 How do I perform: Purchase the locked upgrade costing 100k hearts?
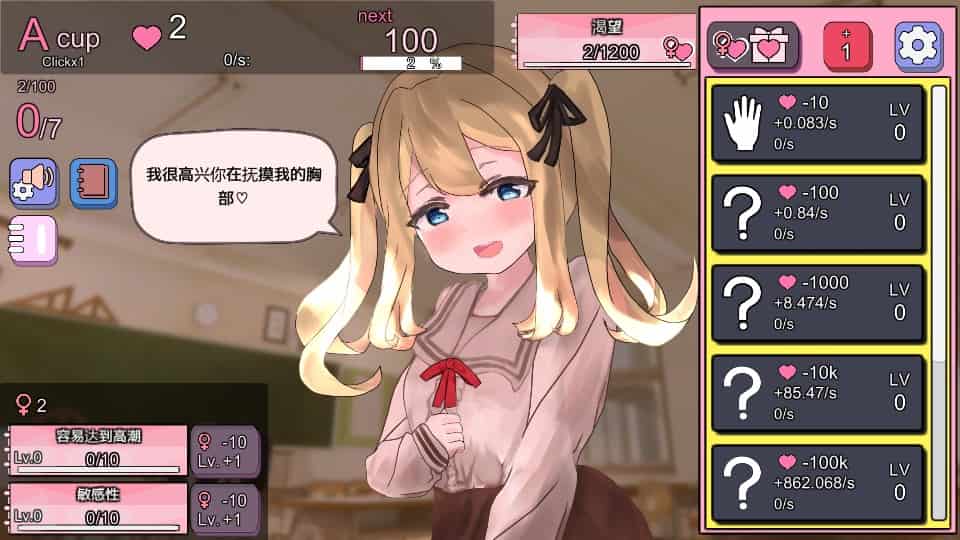click(x=817, y=483)
